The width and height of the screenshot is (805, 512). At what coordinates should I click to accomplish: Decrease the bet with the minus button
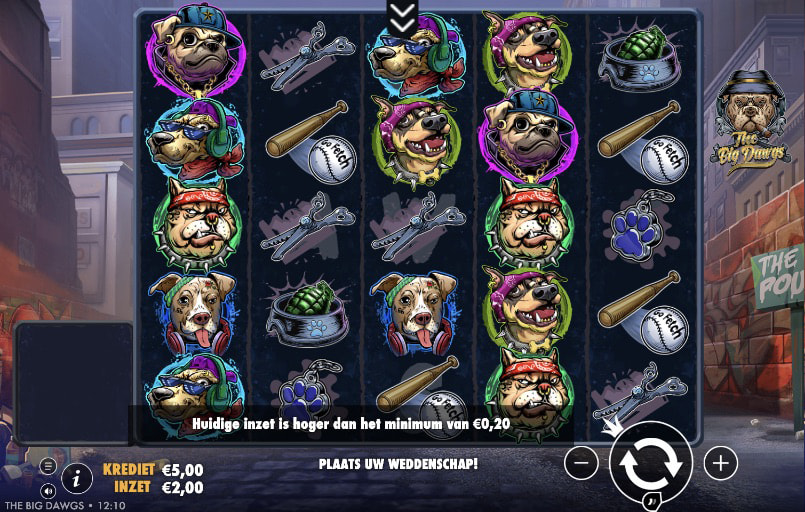coord(581,462)
